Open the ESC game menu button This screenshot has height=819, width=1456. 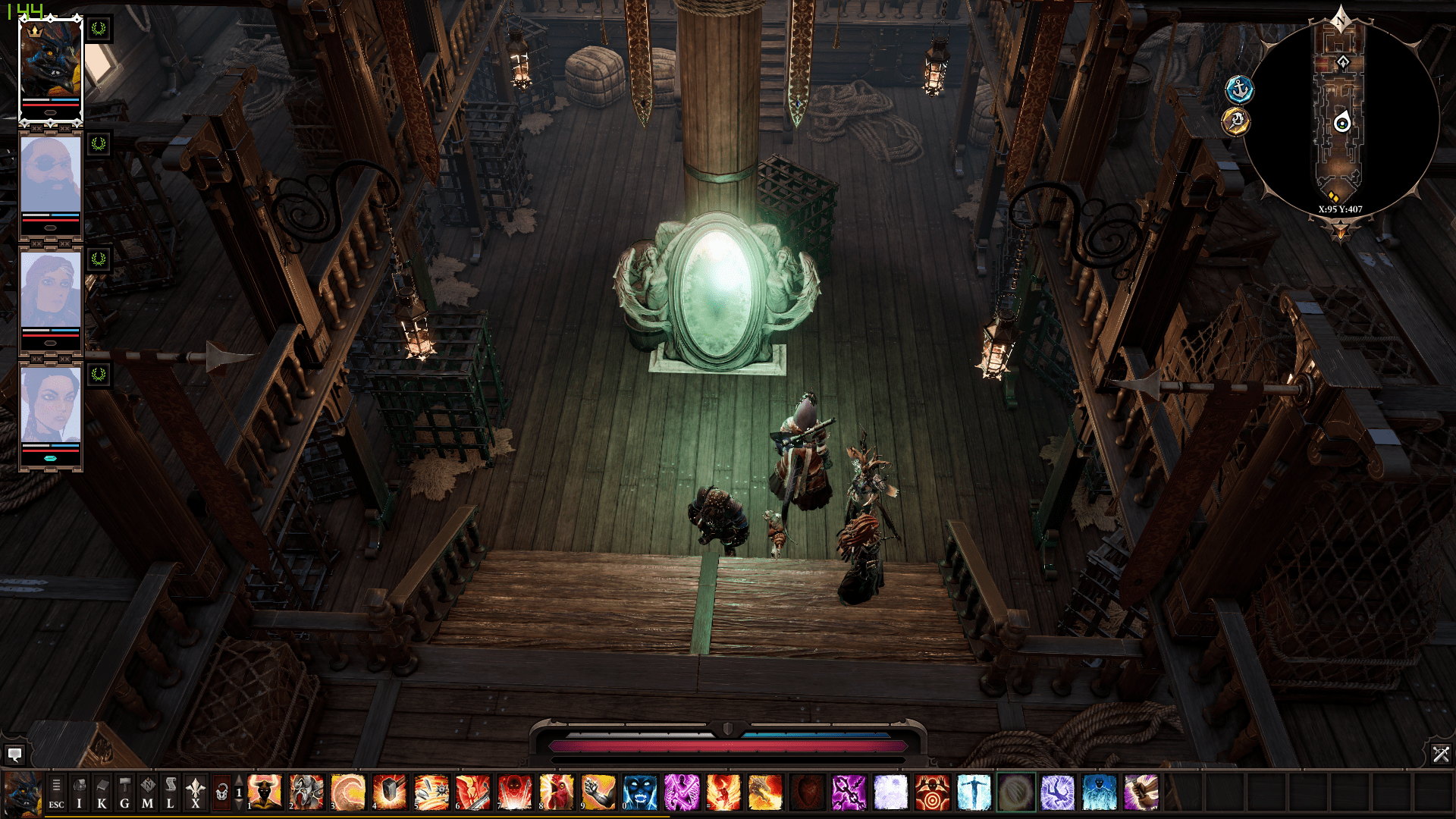click(56, 792)
